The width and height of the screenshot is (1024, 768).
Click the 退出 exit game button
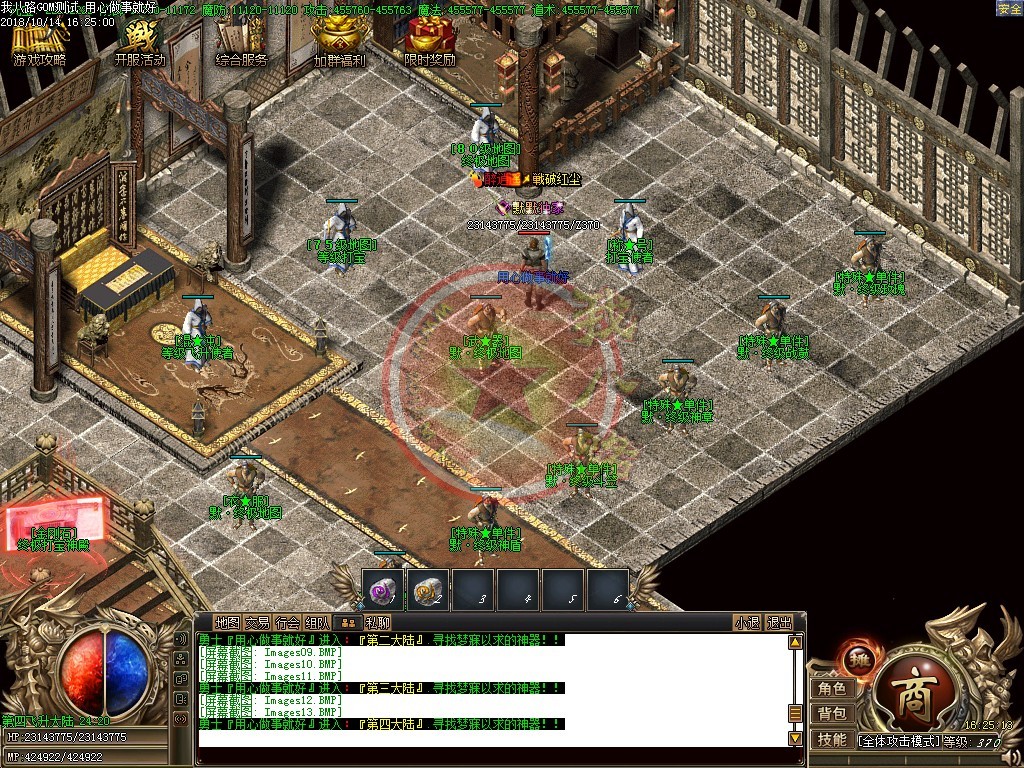coord(779,622)
